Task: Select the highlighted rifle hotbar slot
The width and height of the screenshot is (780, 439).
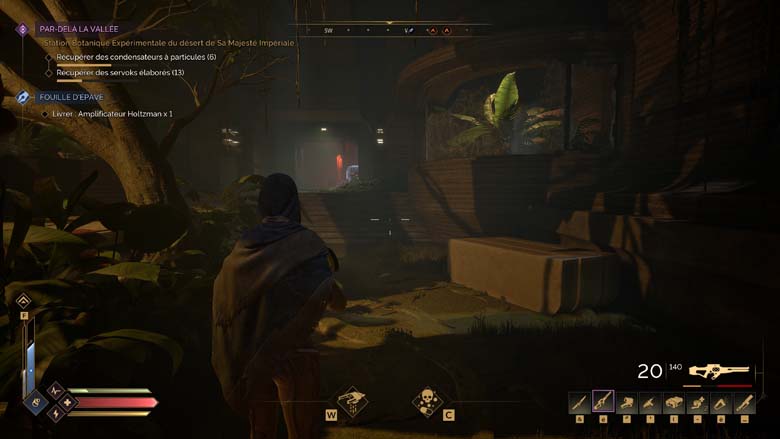Action: (x=603, y=402)
